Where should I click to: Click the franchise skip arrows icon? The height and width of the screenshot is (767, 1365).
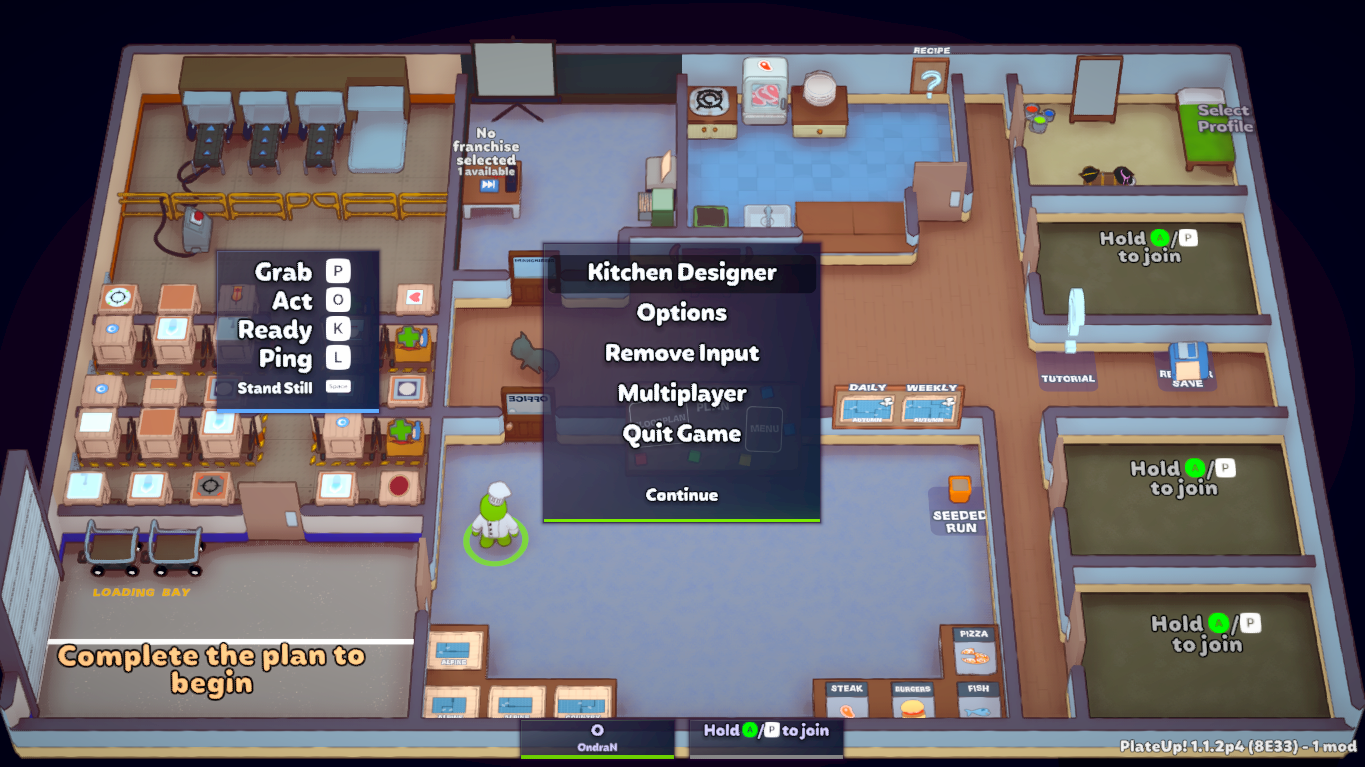[x=488, y=183]
